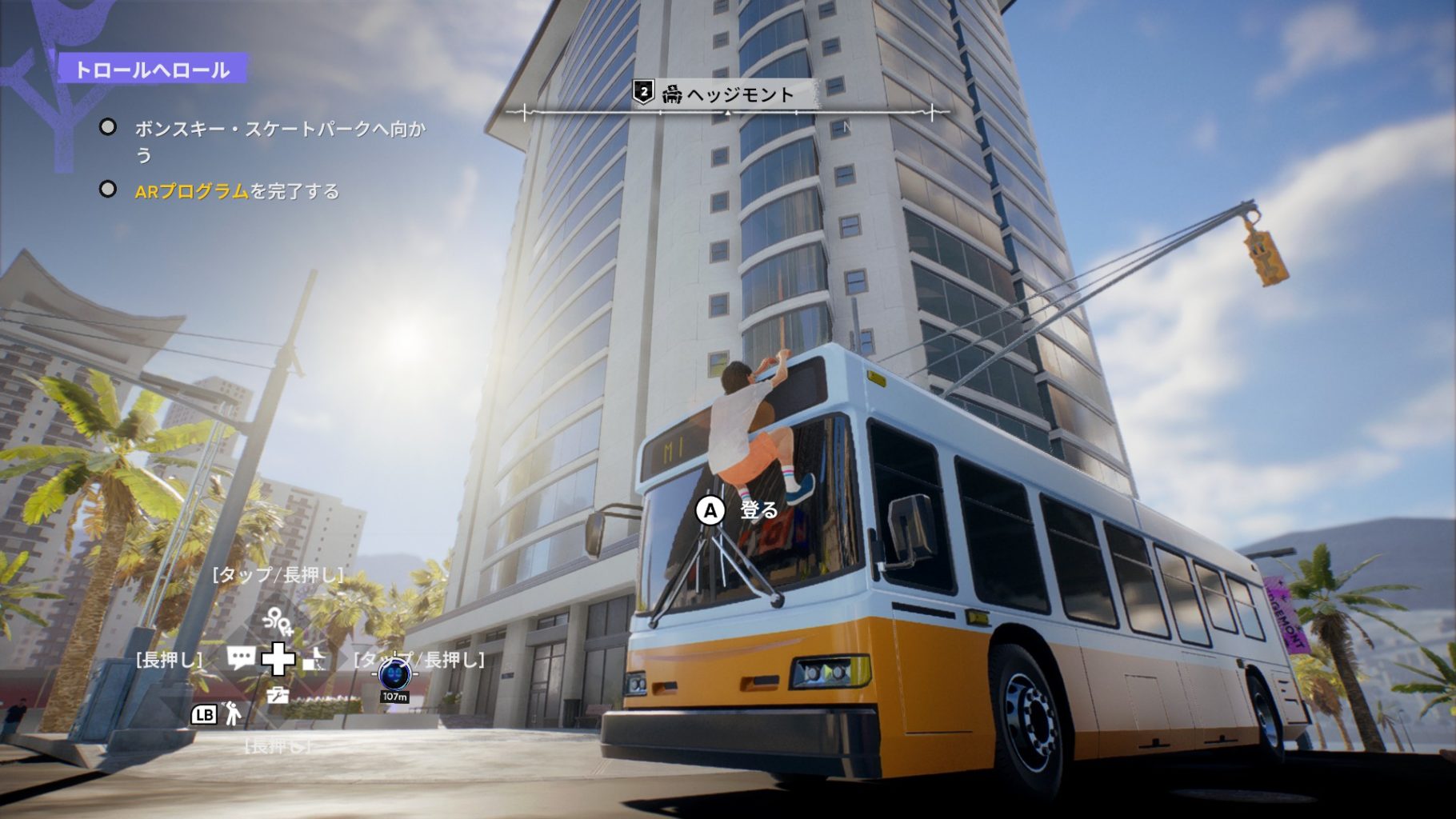The image size is (1456, 819).
Task: Click the blue smiley waypoint marker
Action: pos(394,676)
